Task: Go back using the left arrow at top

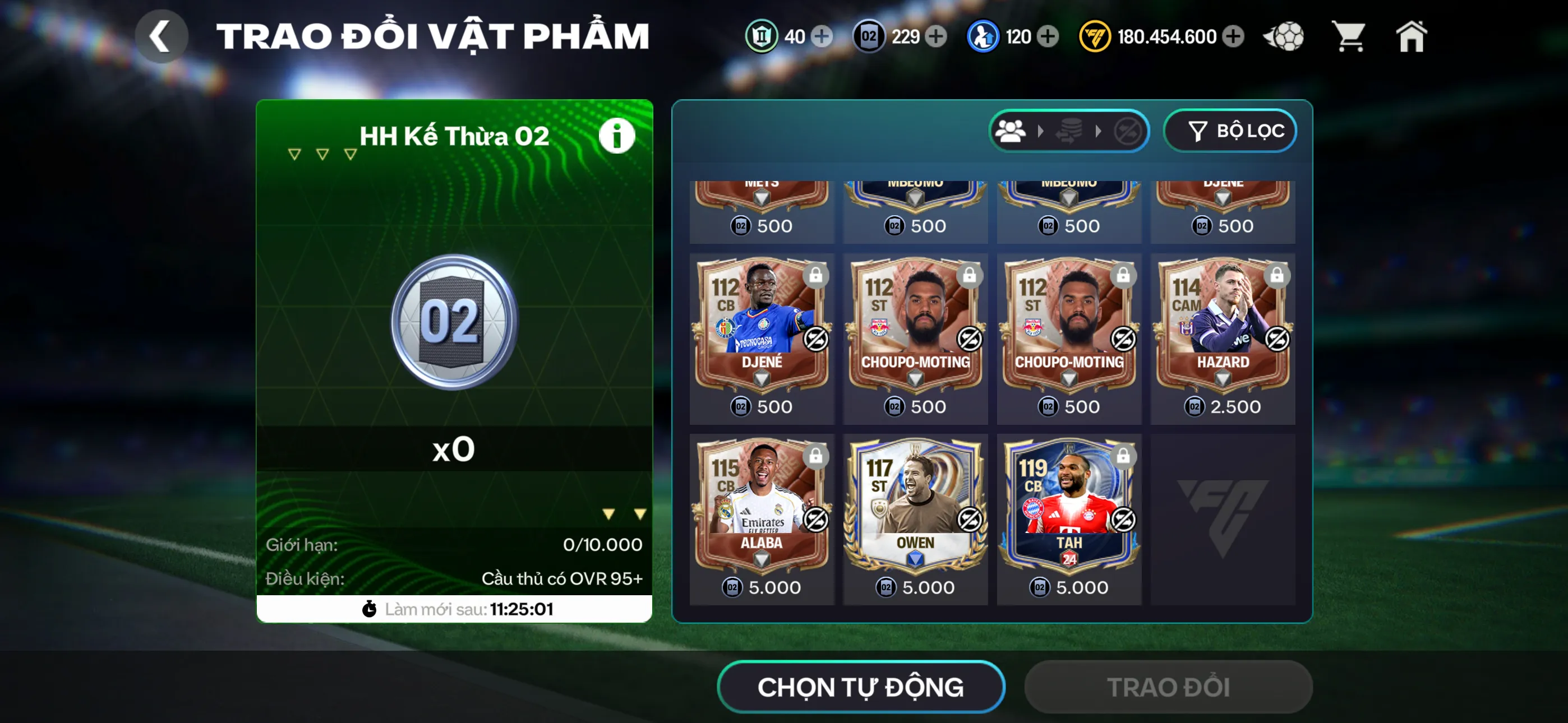Action: (162, 36)
